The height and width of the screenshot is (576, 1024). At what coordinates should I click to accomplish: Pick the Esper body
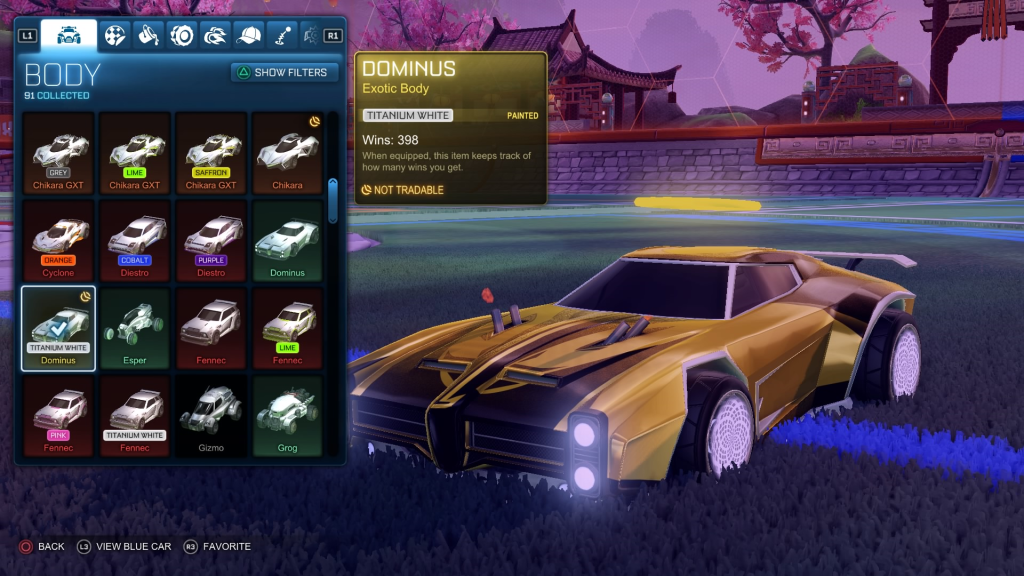[134, 328]
